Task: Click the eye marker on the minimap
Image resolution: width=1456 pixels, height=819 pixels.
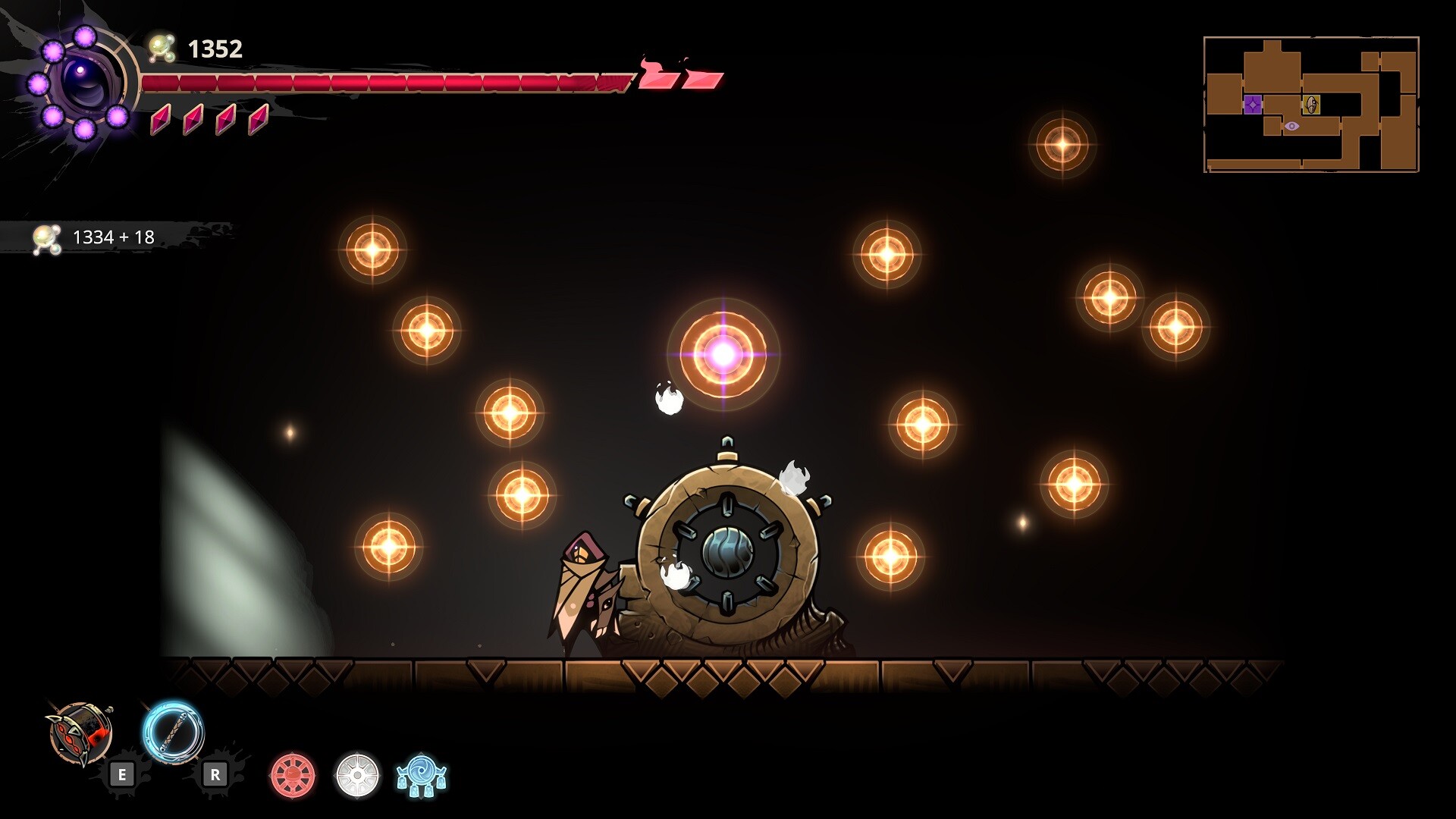Action: click(1291, 126)
